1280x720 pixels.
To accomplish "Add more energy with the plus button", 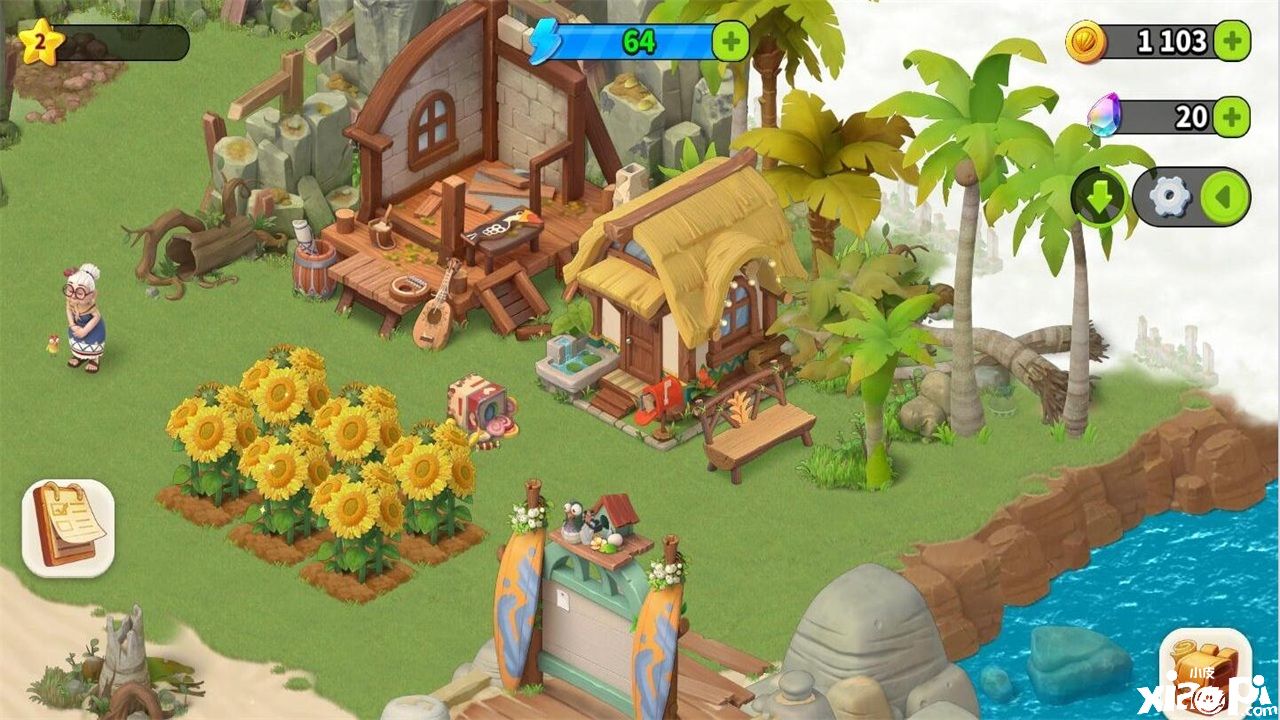I will point(730,41).
